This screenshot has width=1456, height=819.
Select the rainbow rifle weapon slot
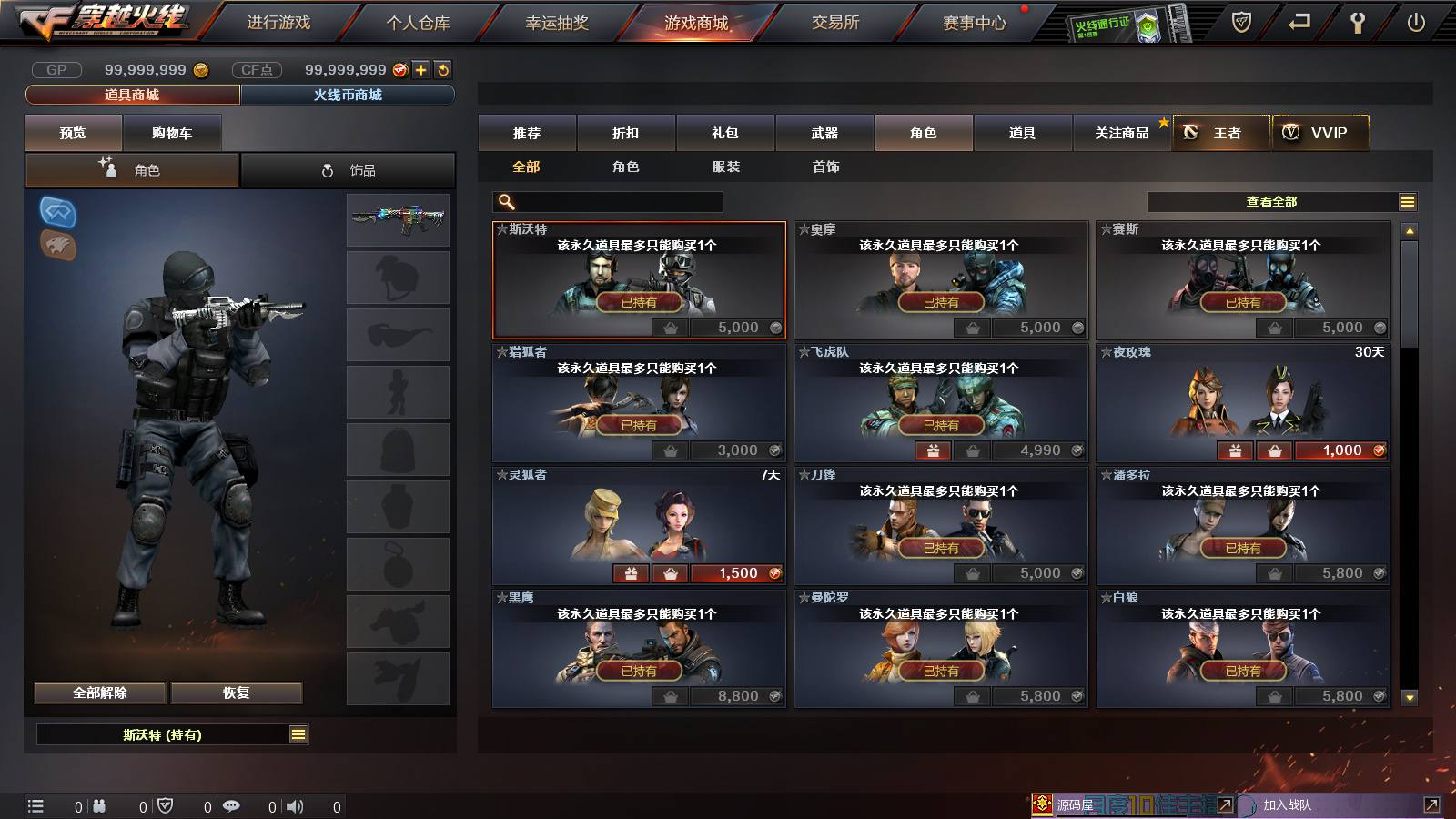coord(398,218)
